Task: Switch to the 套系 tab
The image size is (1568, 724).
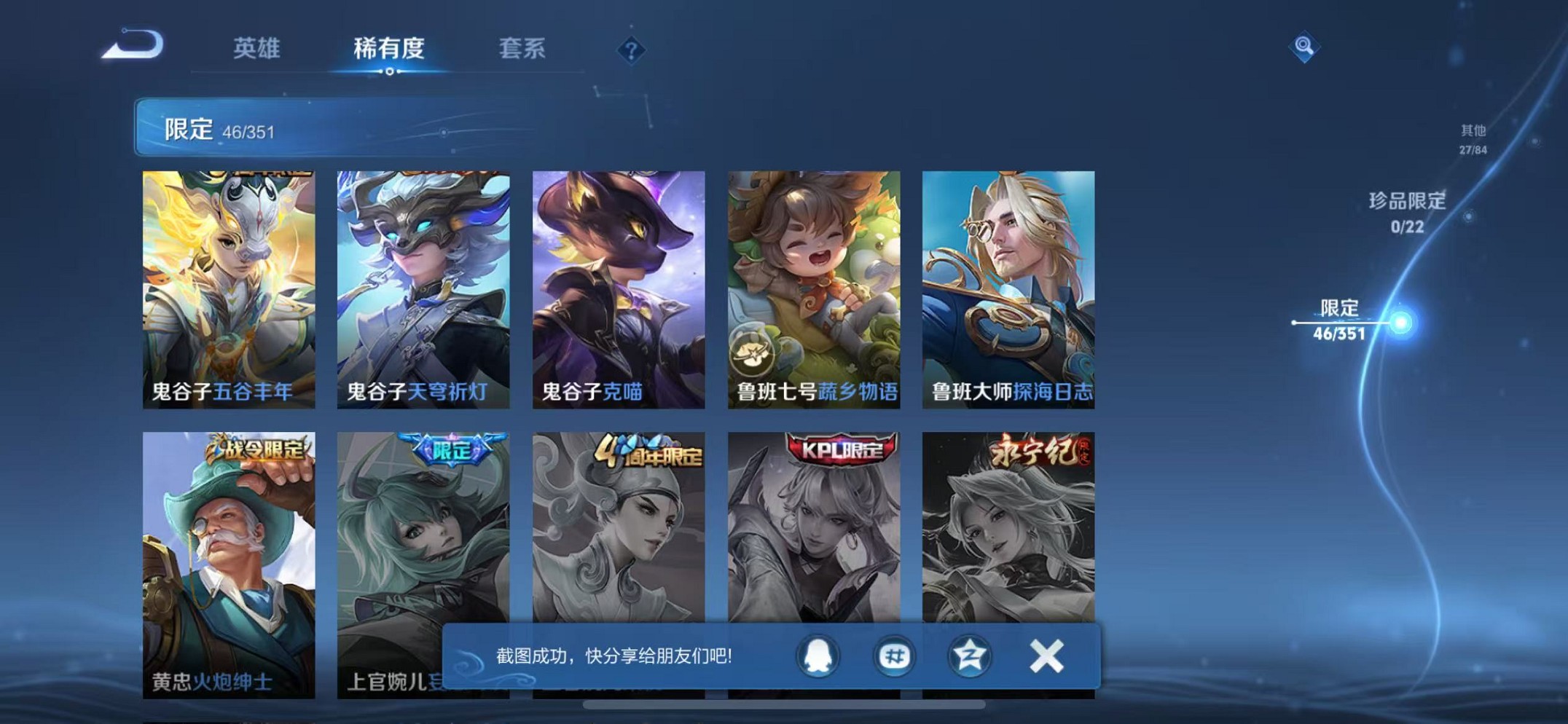Action: pos(523,48)
